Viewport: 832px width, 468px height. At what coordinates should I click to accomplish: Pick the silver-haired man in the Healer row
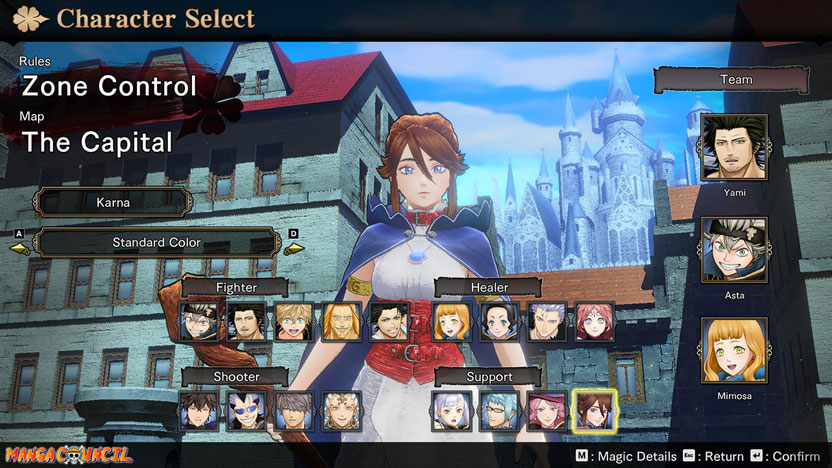click(546, 322)
